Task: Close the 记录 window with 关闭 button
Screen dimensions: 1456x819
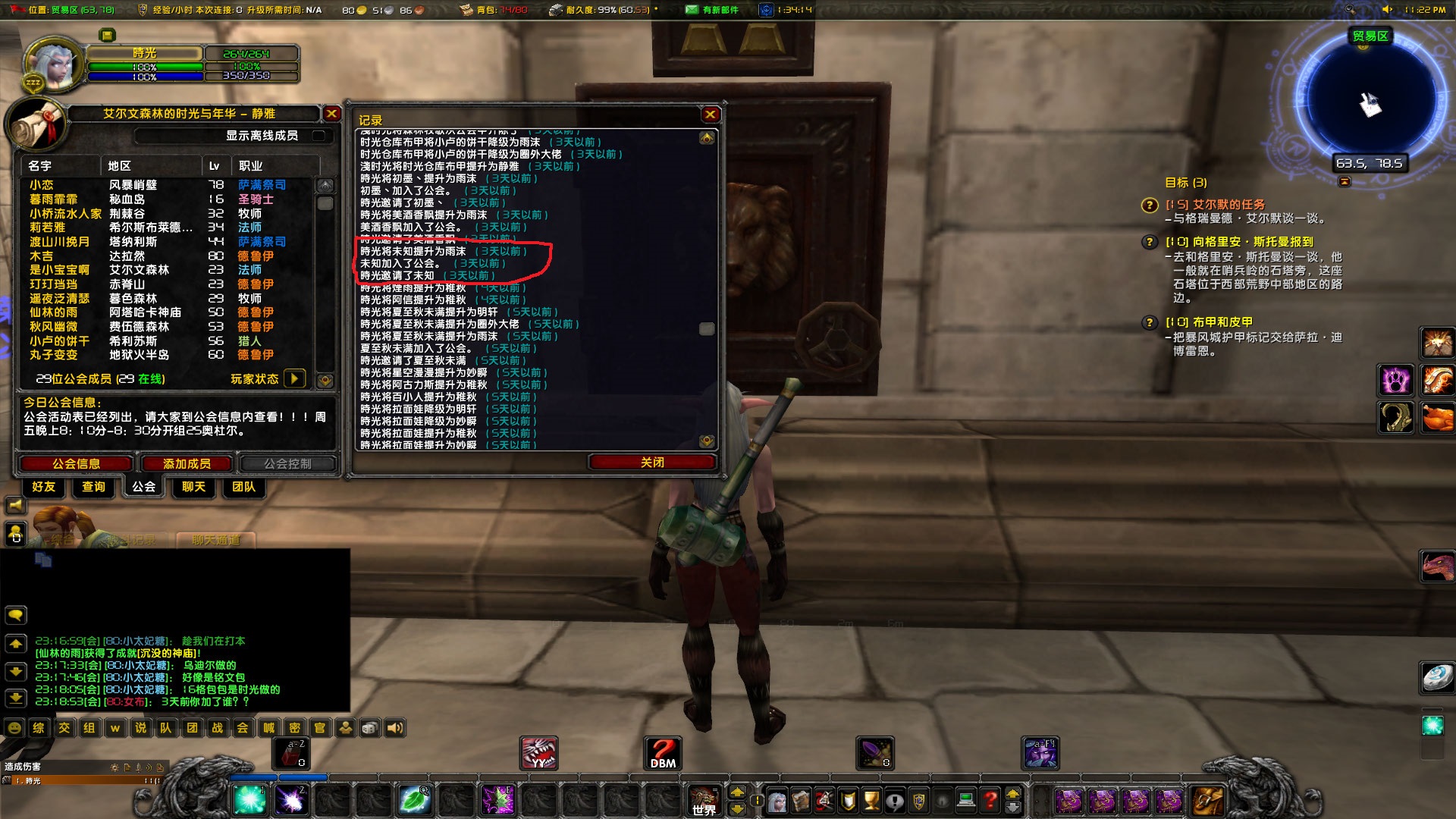Action: click(x=651, y=462)
